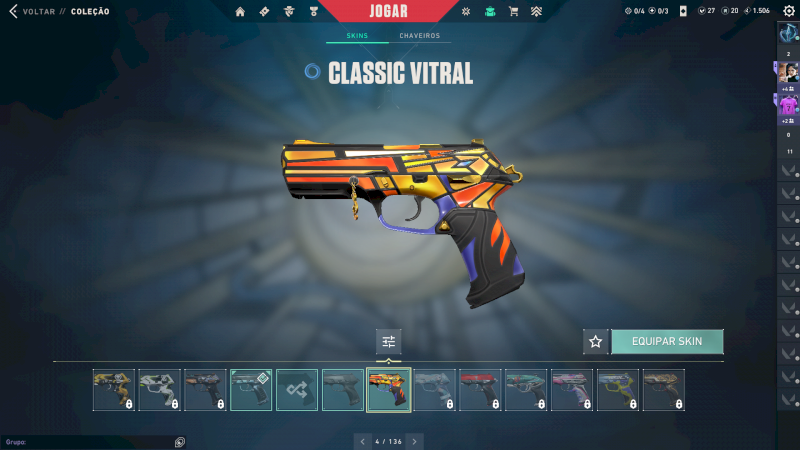
Task: Go to the home icon in top bar
Action: 240,11
